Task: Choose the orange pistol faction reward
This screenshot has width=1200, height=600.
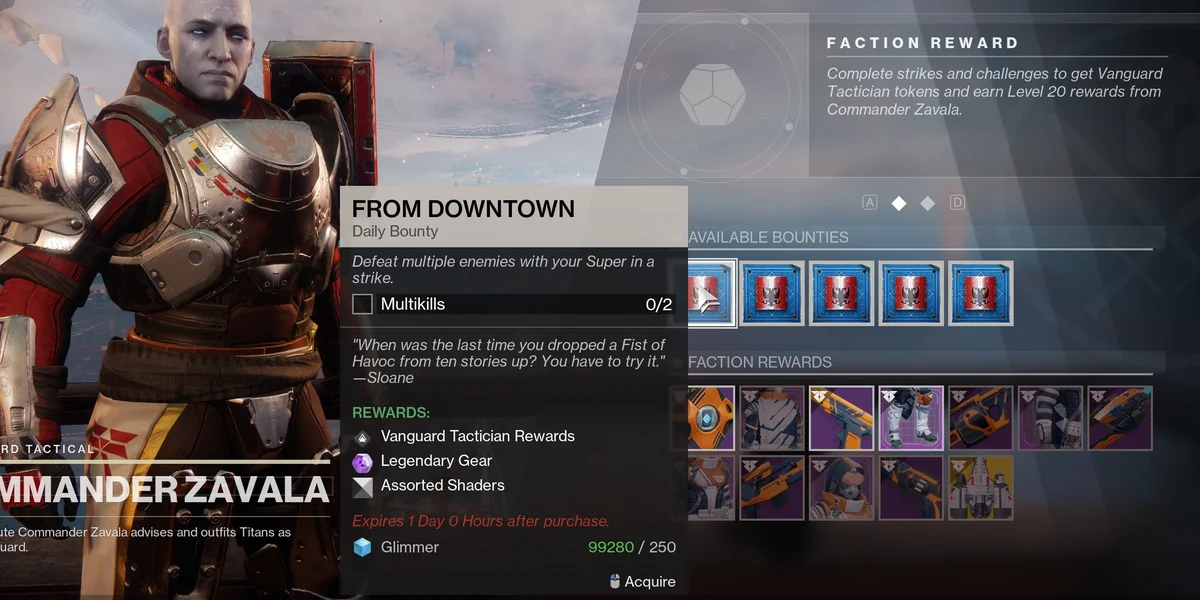Action: (x=841, y=418)
